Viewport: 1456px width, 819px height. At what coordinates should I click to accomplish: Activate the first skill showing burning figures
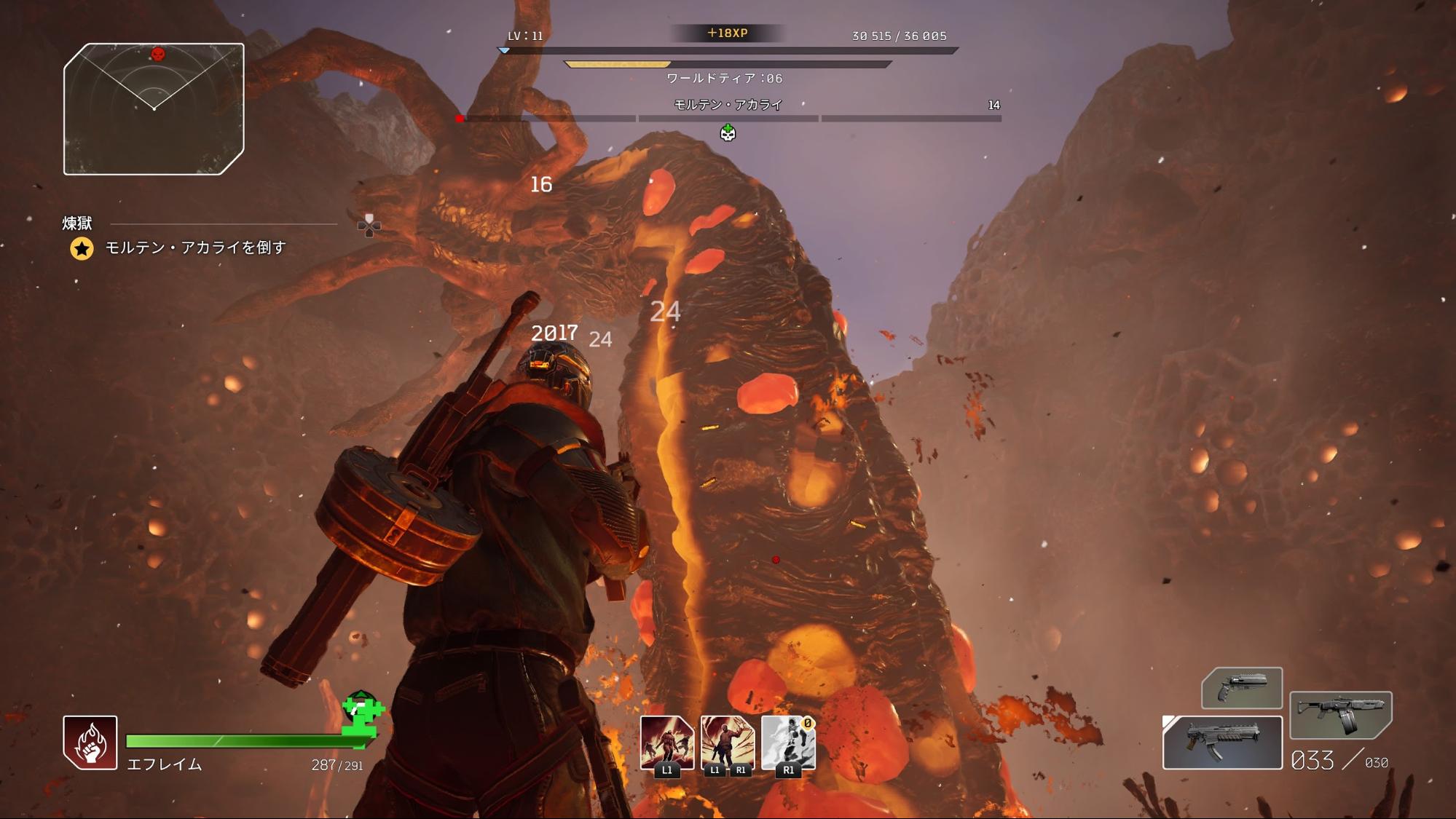pos(666,743)
